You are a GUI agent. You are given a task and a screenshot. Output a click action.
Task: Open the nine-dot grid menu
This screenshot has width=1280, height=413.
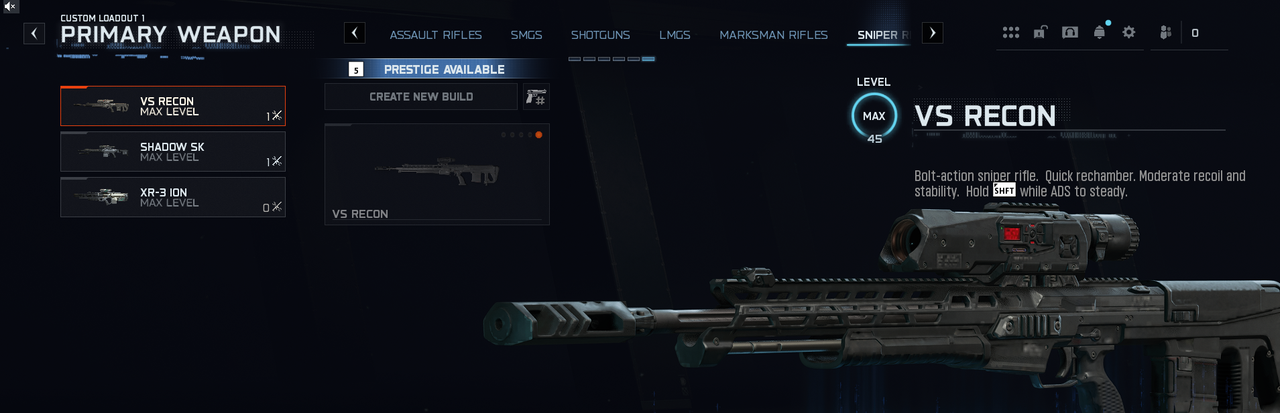click(x=1011, y=33)
